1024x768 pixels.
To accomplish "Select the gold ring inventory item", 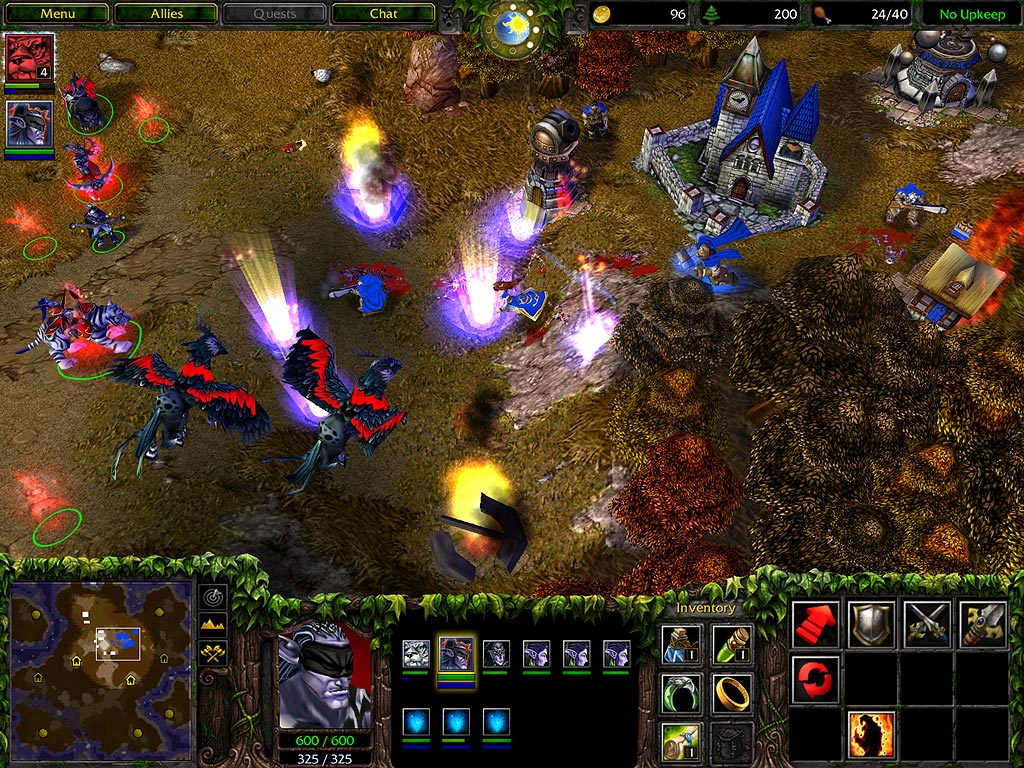I will click(733, 693).
